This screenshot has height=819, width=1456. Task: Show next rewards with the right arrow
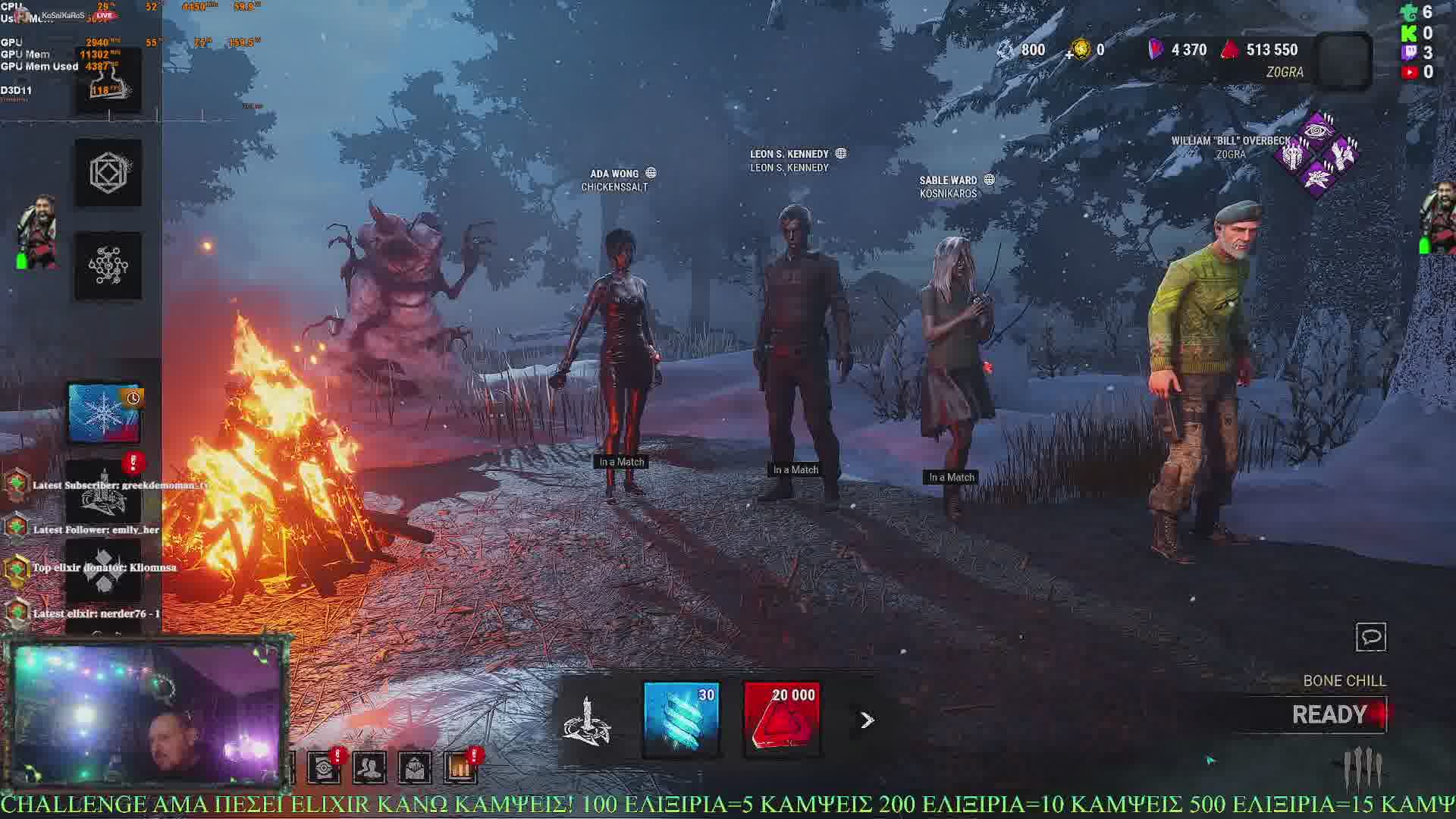pos(867,720)
